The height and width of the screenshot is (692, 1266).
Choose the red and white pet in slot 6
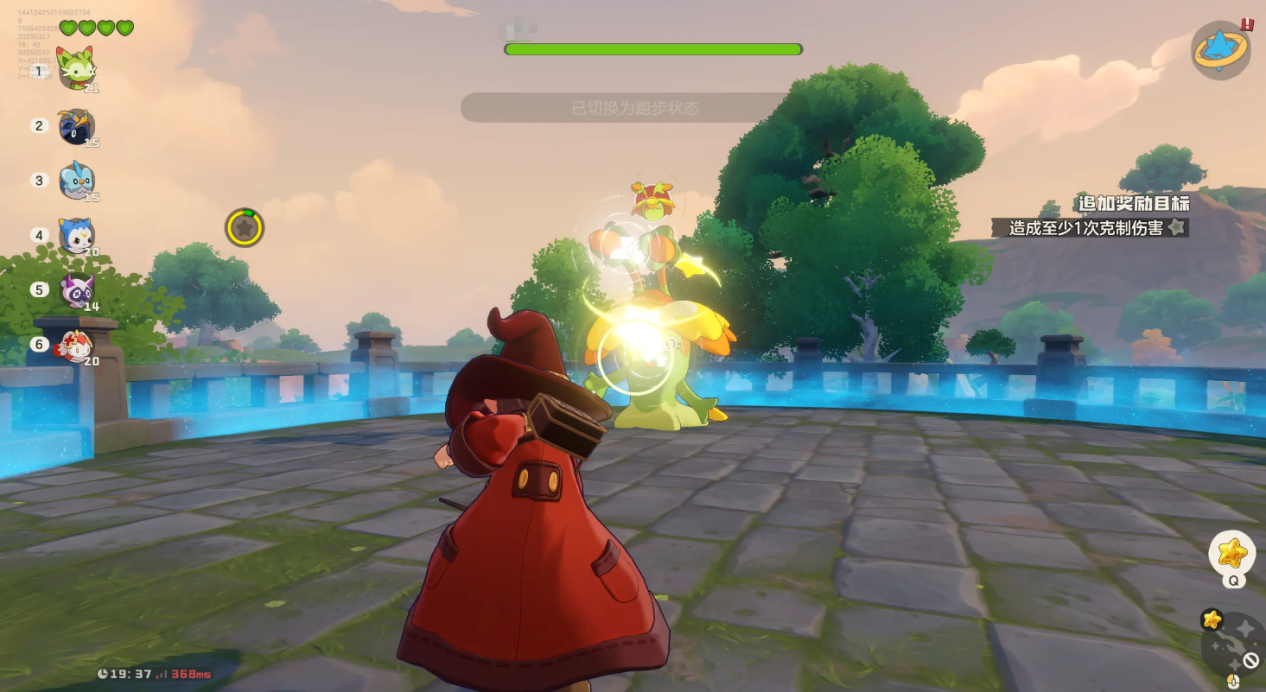(76, 345)
